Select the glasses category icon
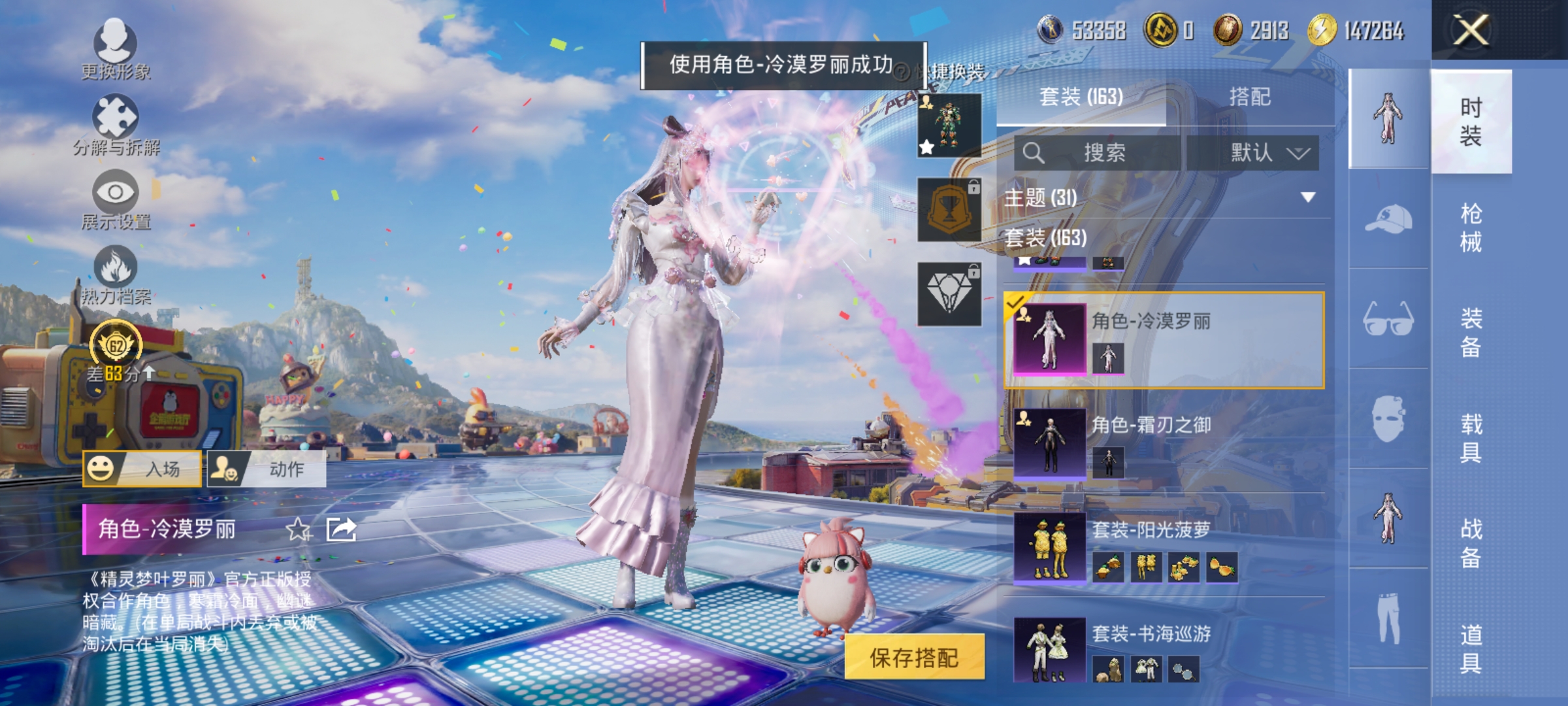Image resolution: width=1568 pixels, height=706 pixels. pos(1388,318)
